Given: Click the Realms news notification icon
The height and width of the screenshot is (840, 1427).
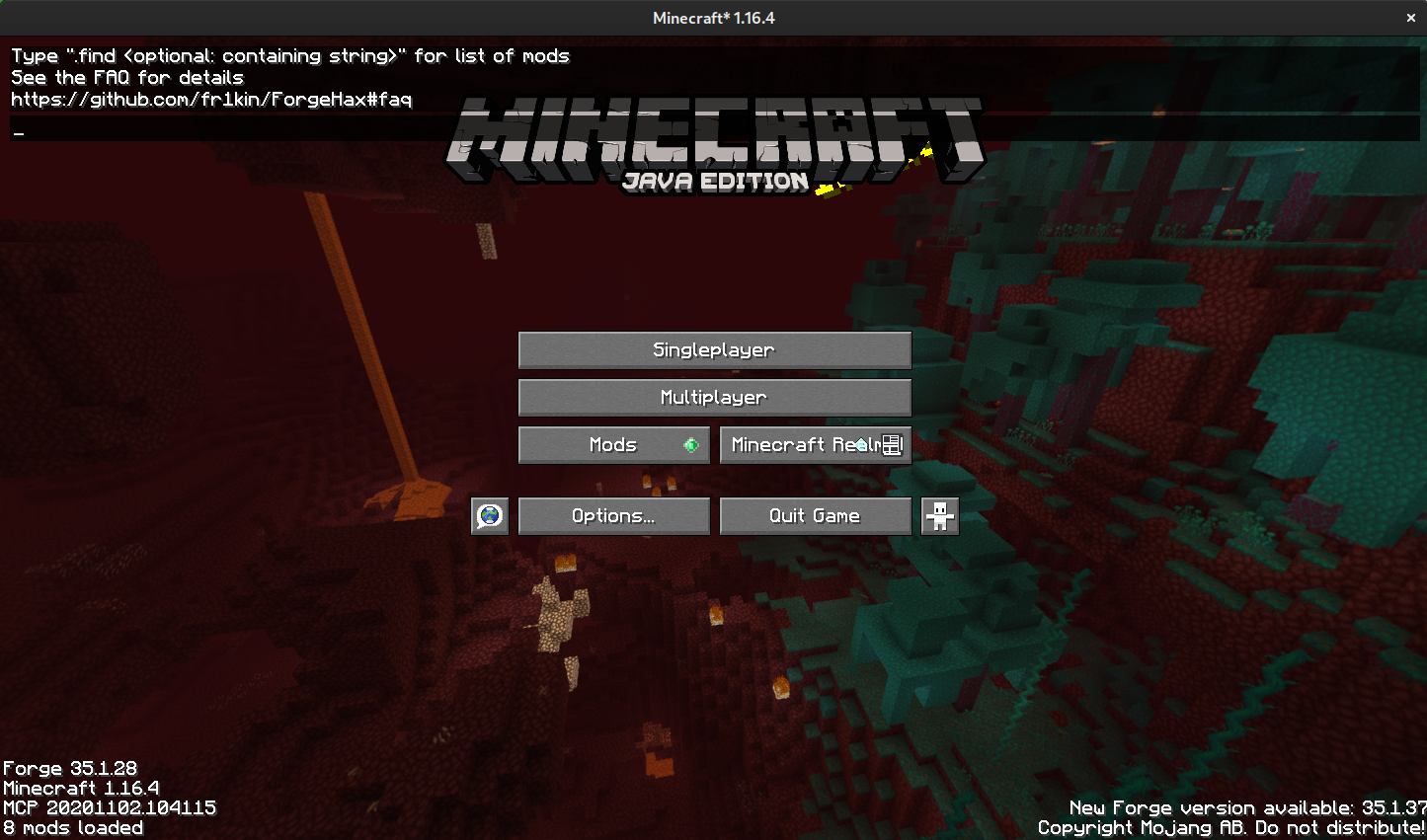Looking at the screenshot, I should [x=892, y=444].
